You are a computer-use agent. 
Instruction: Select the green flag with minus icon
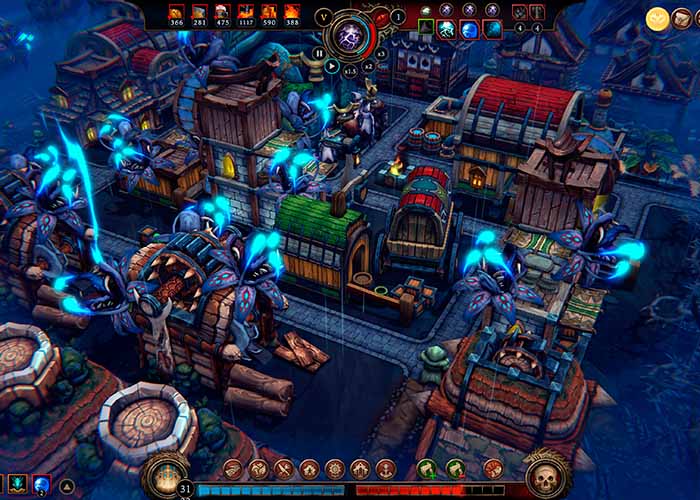point(455,468)
